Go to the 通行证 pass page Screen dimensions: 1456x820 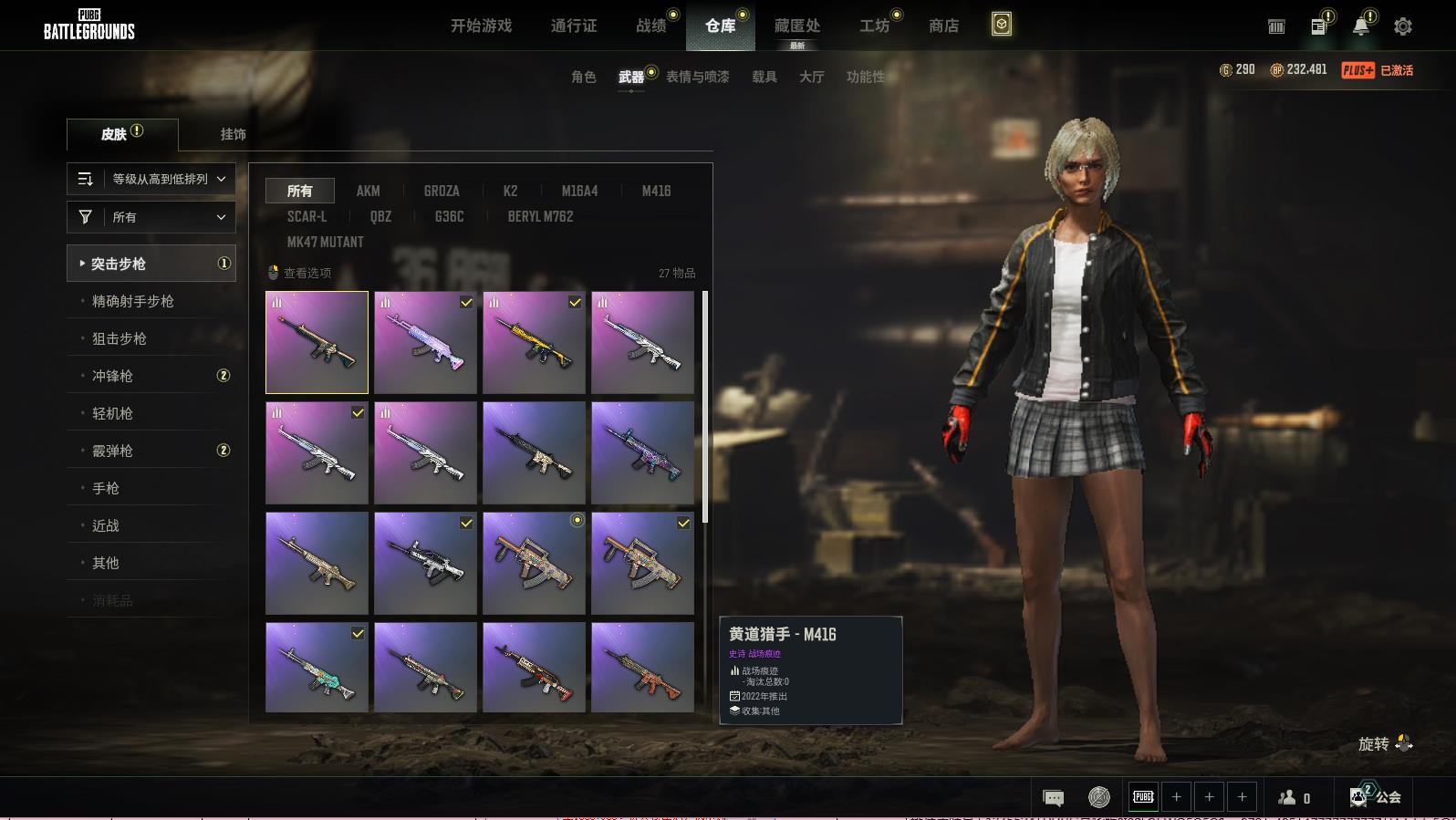(574, 26)
